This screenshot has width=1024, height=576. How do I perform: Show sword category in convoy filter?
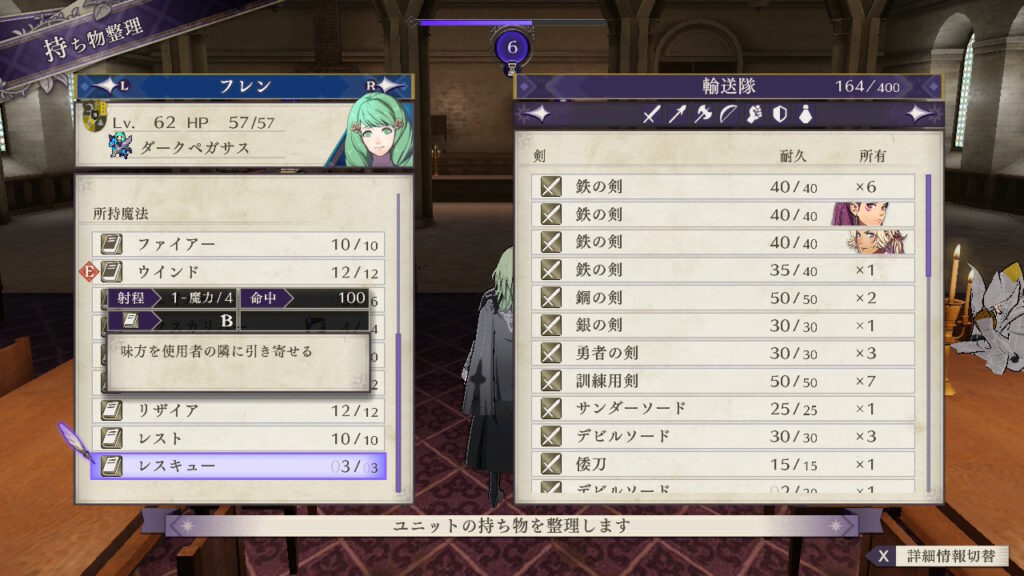(x=652, y=115)
